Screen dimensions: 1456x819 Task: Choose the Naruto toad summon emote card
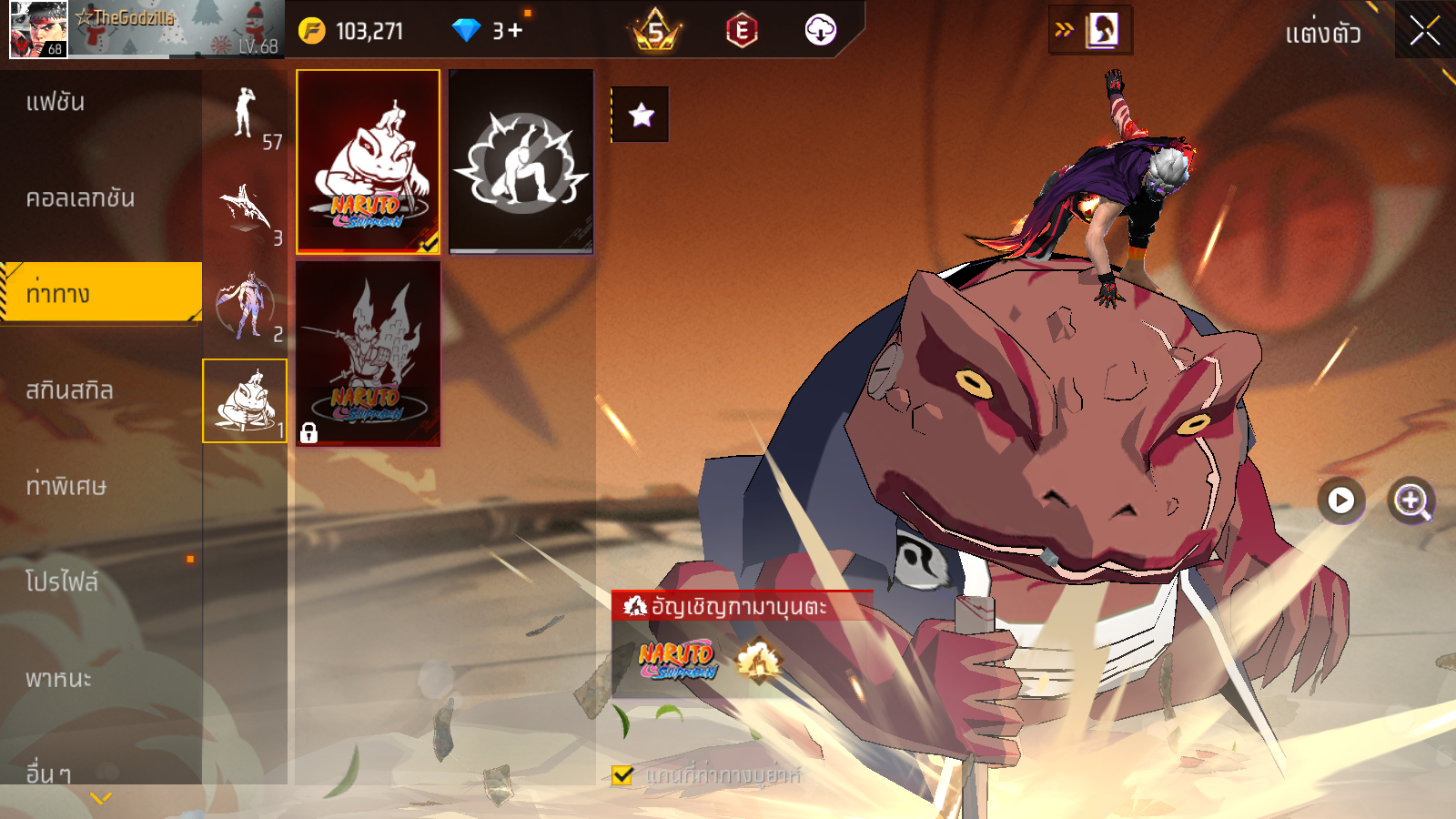pos(368,161)
